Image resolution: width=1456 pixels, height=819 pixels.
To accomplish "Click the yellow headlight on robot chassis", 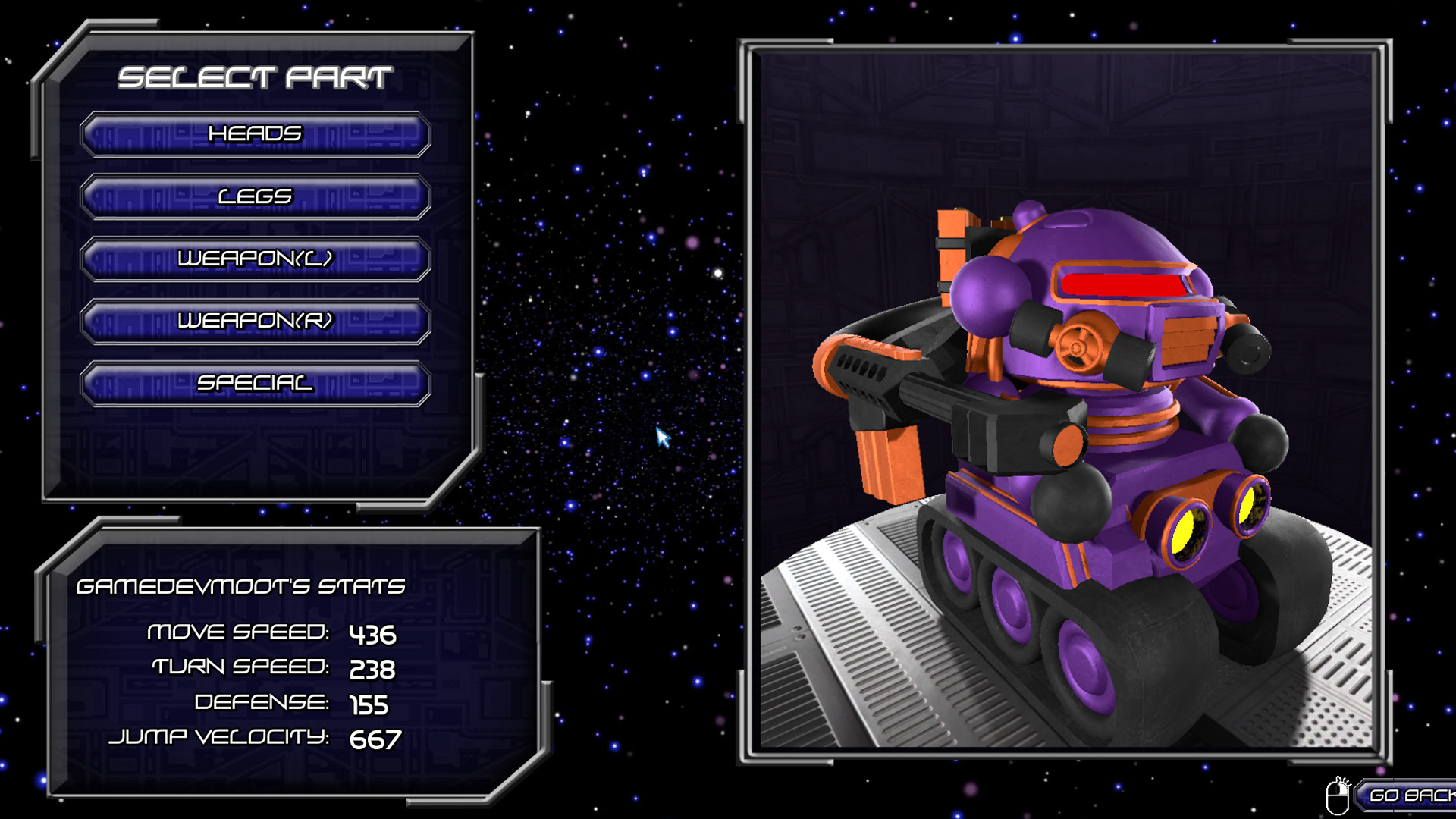I will [1187, 531].
